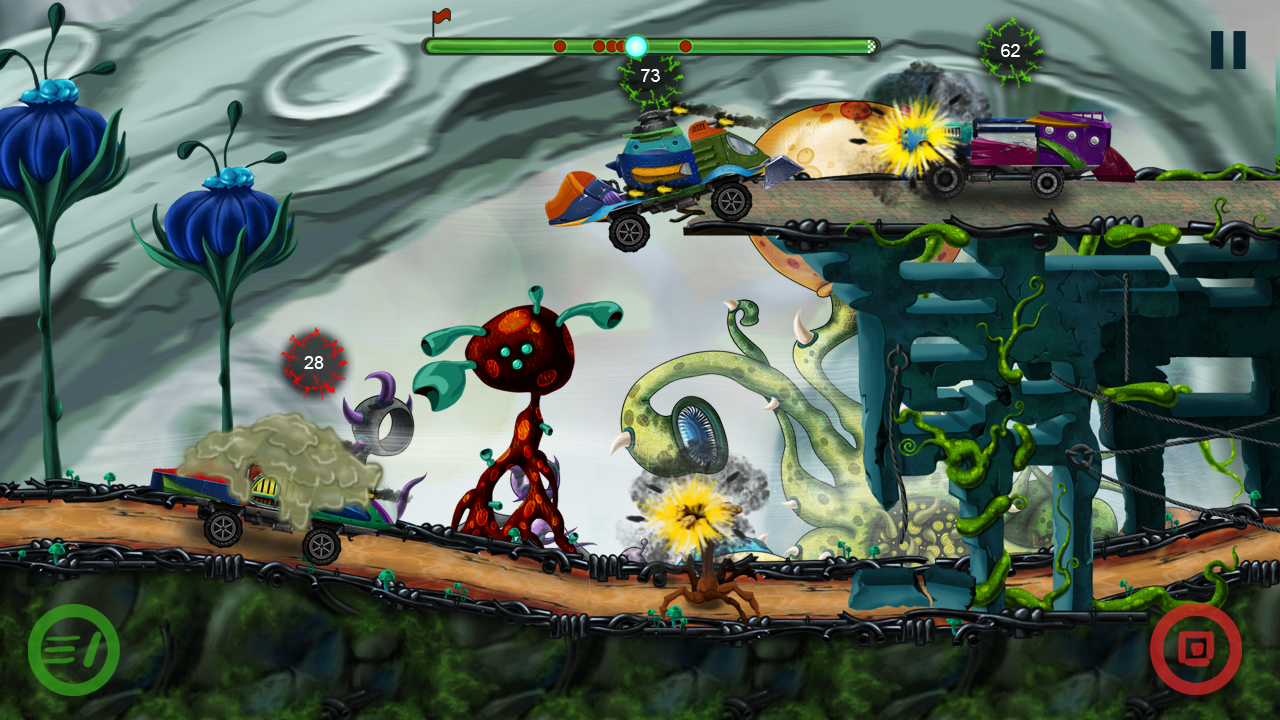1280x720 pixels.
Task: Select the red finish flag above the progress bar
Action: [441, 16]
